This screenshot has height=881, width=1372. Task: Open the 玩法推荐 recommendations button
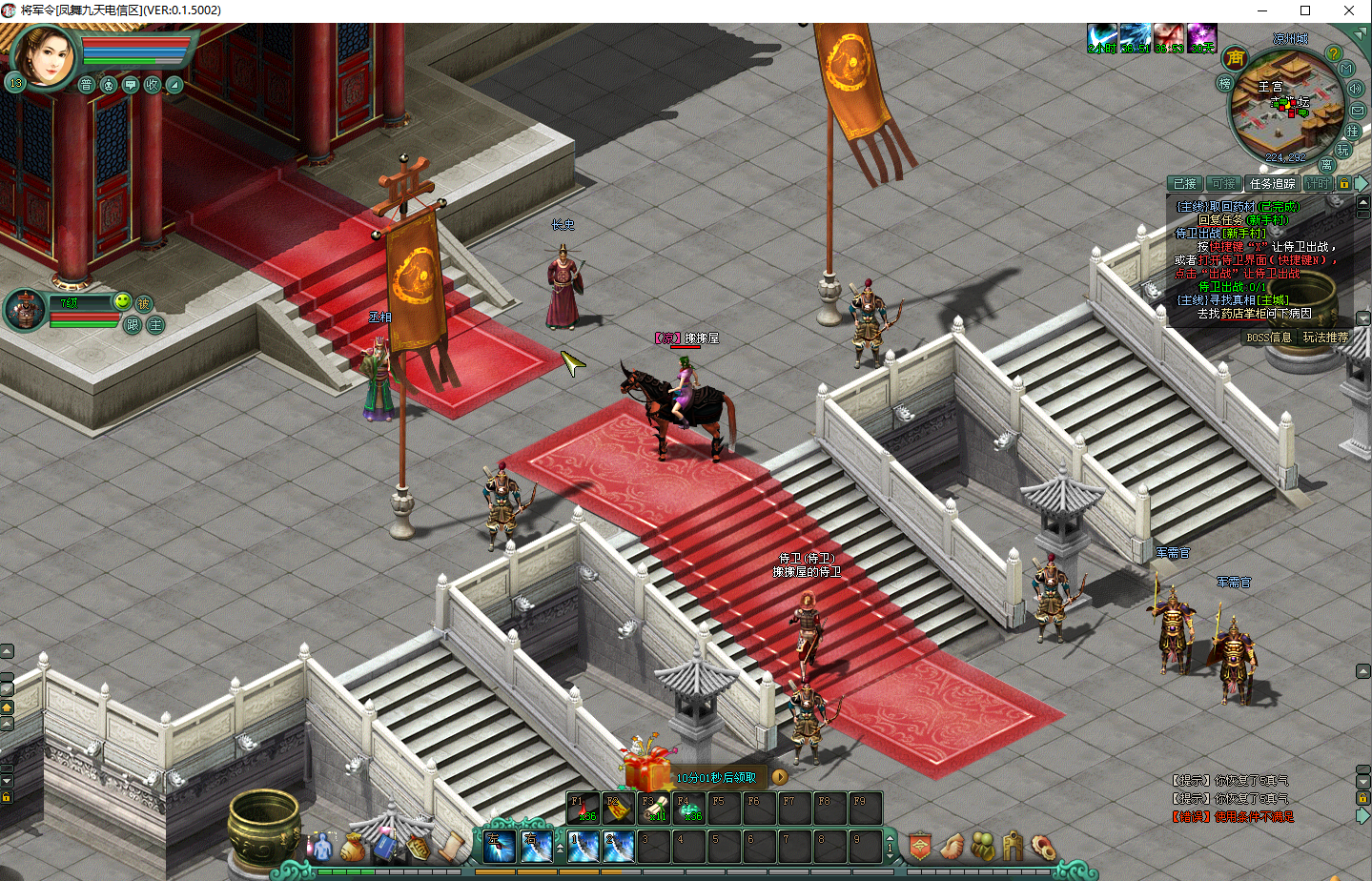pos(1325,338)
